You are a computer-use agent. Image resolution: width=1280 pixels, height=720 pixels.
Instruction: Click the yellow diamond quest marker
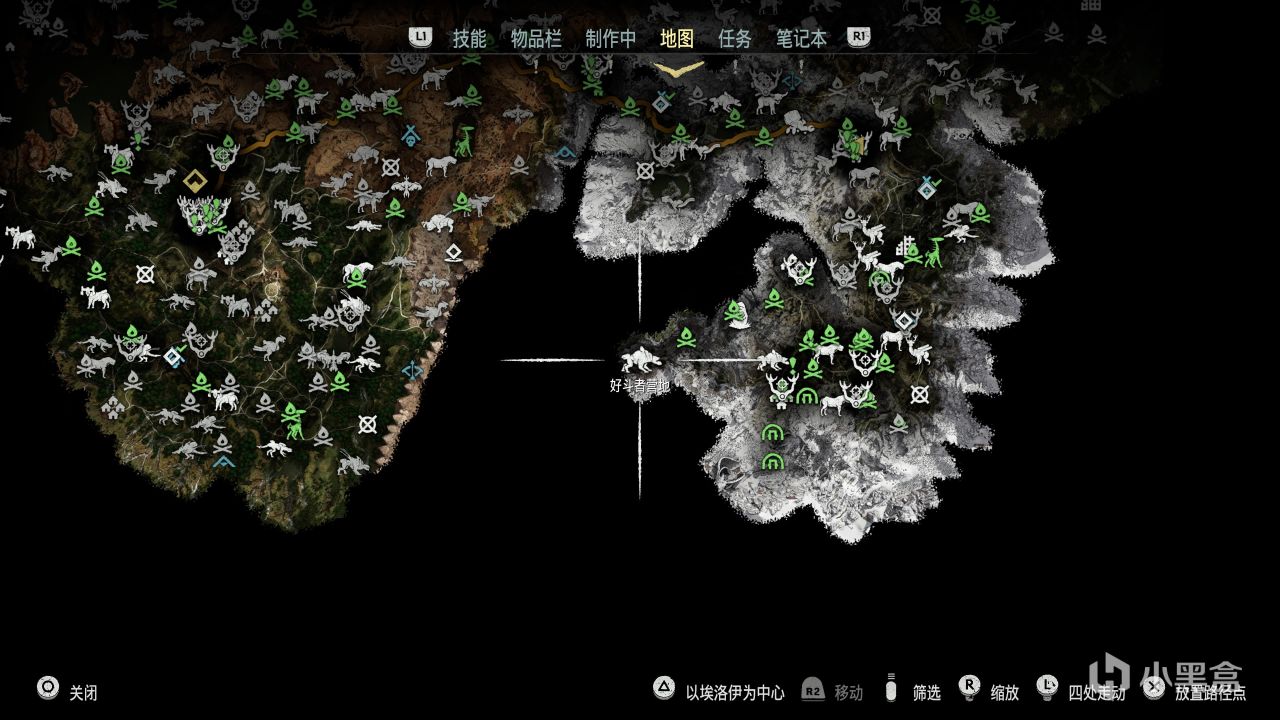[x=195, y=182]
